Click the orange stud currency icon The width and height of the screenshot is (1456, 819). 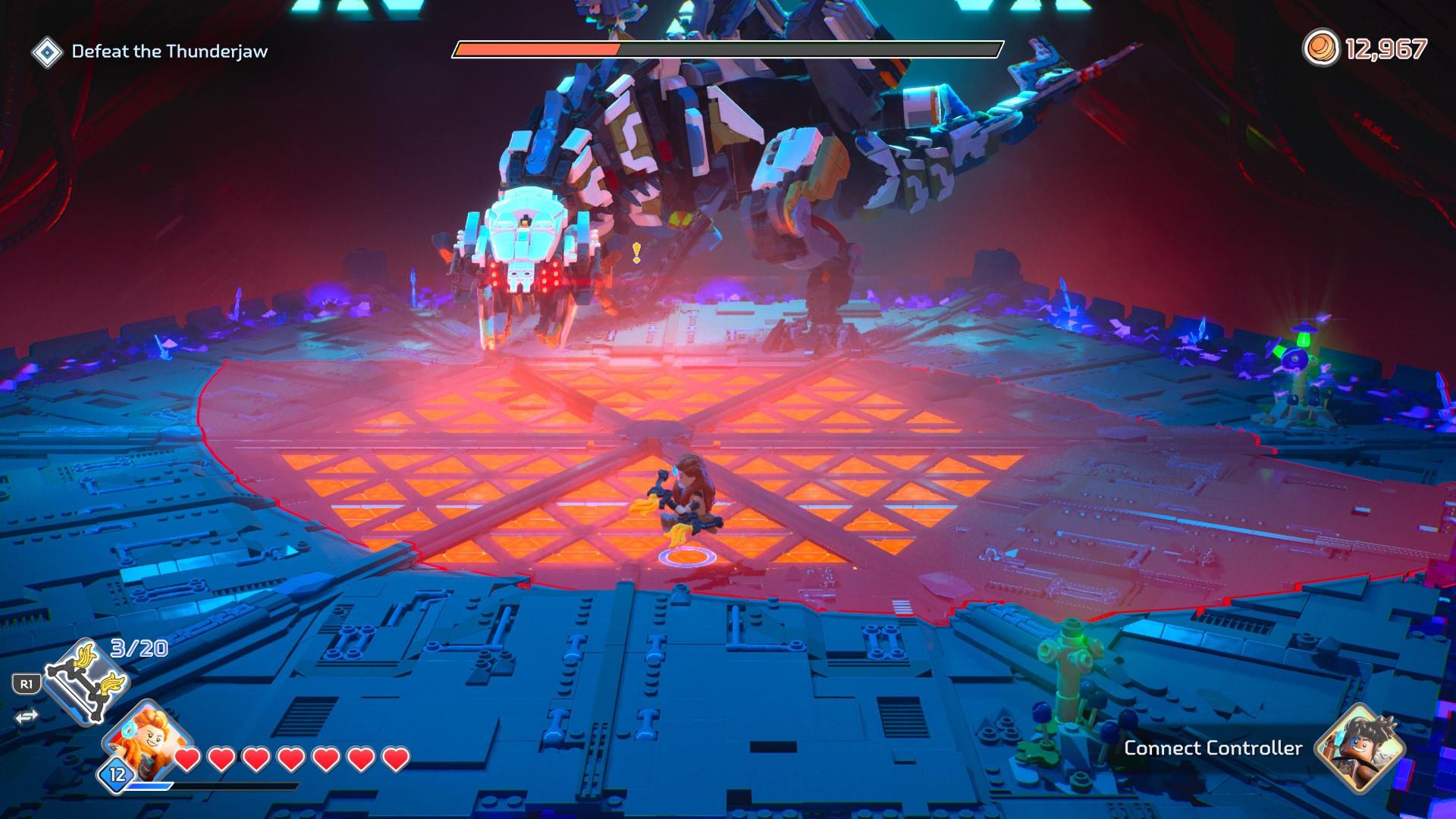tap(1321, 49)
